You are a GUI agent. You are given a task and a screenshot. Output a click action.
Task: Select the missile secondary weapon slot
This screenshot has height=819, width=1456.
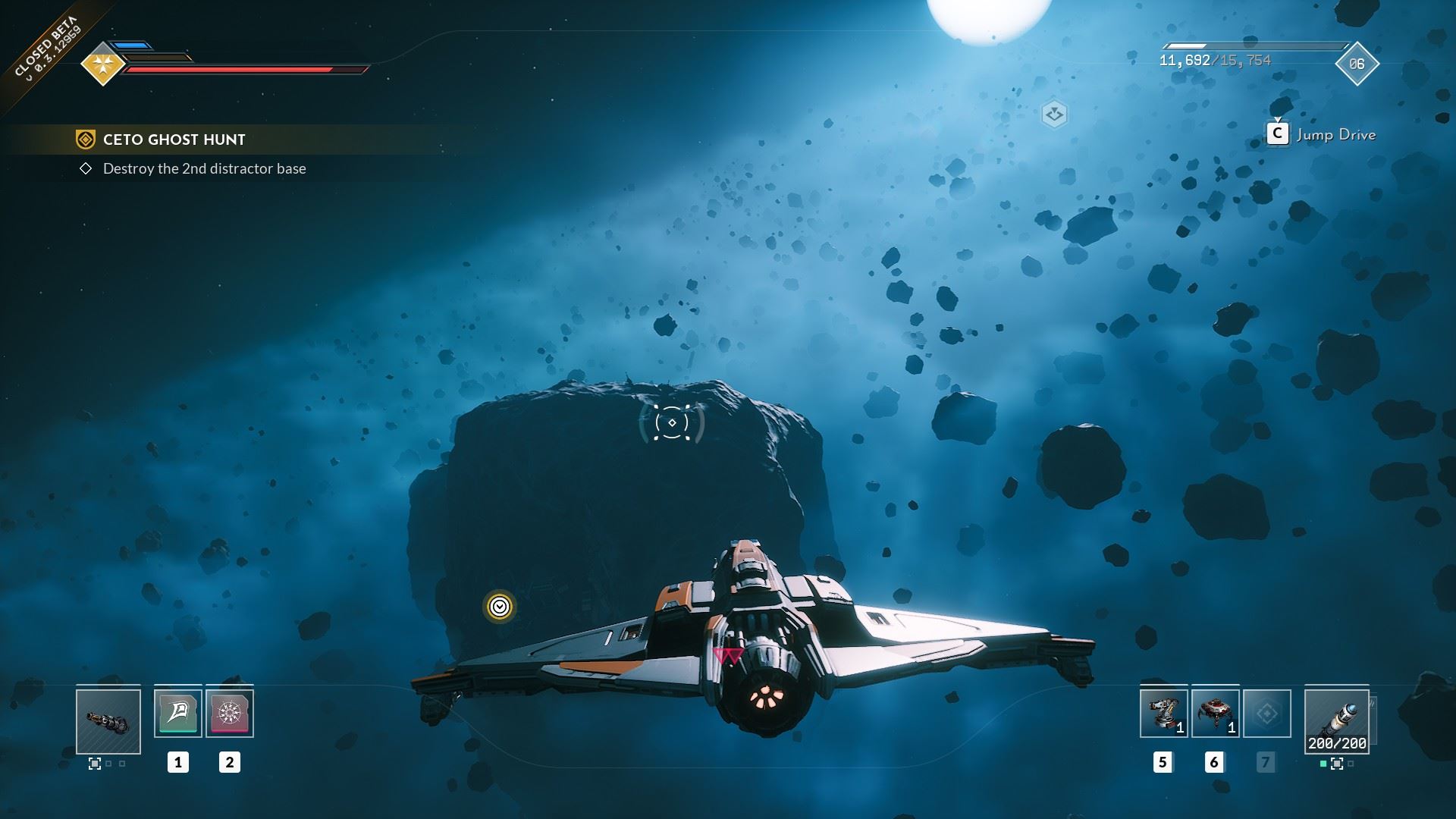click(1336, 721)
